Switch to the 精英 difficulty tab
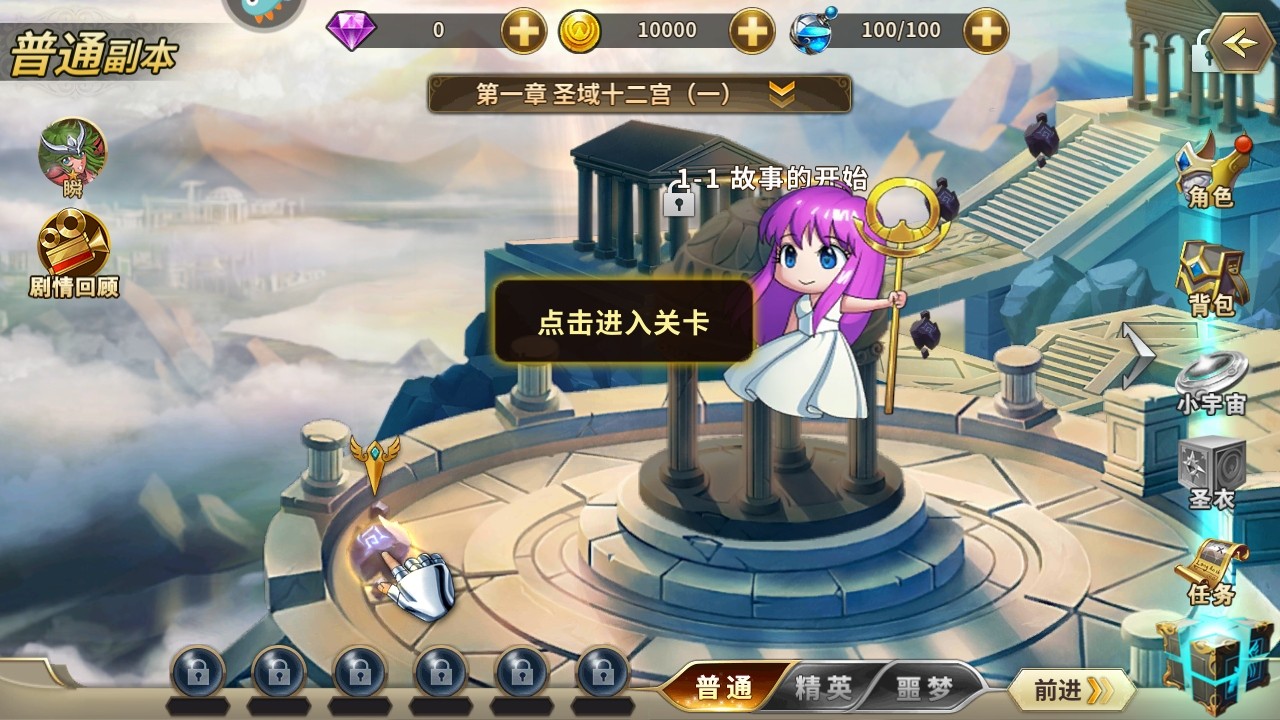The height and width of the screenshot is (720, 1280). click(x=826, y=687)
